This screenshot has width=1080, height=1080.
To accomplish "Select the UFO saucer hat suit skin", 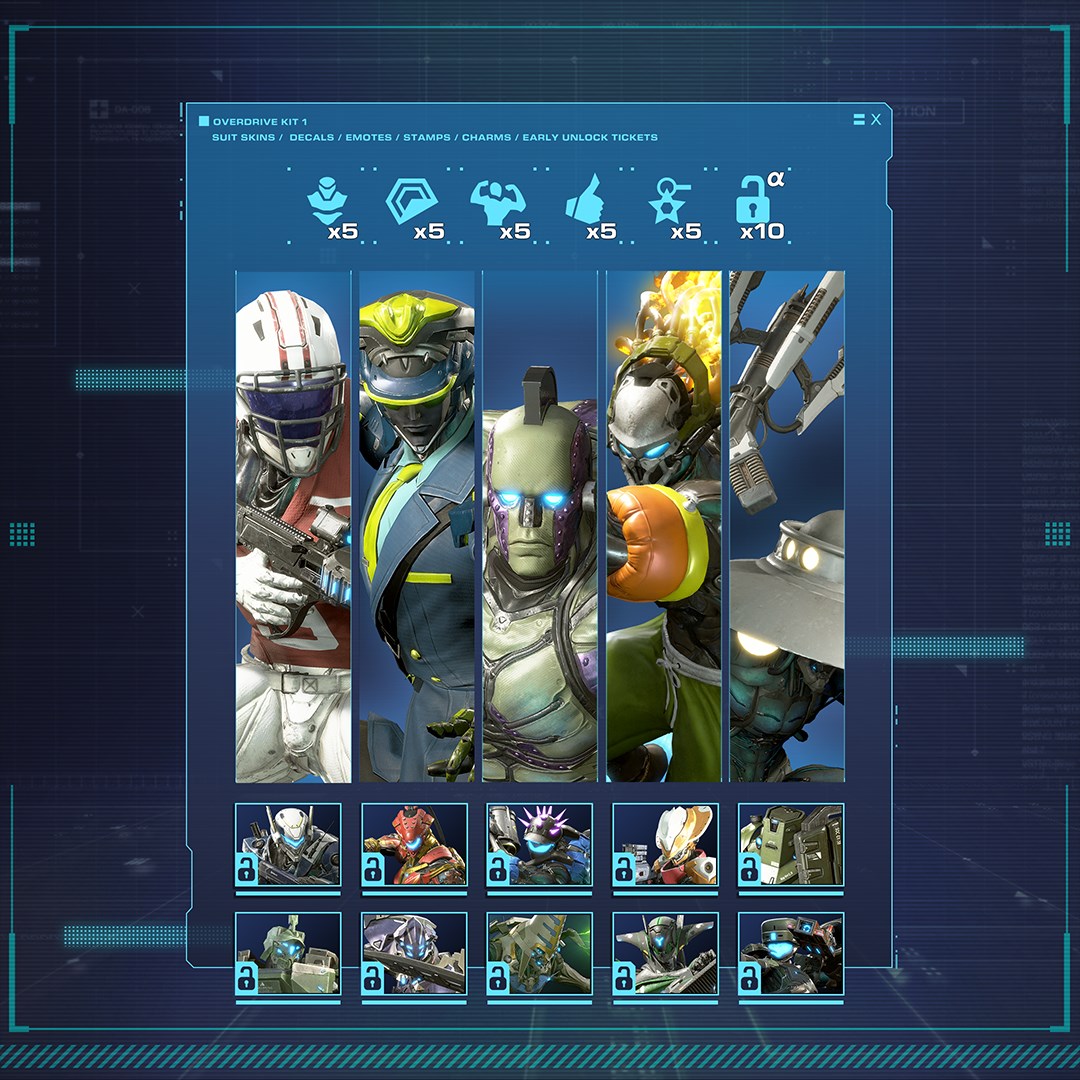I will (787, 526).
